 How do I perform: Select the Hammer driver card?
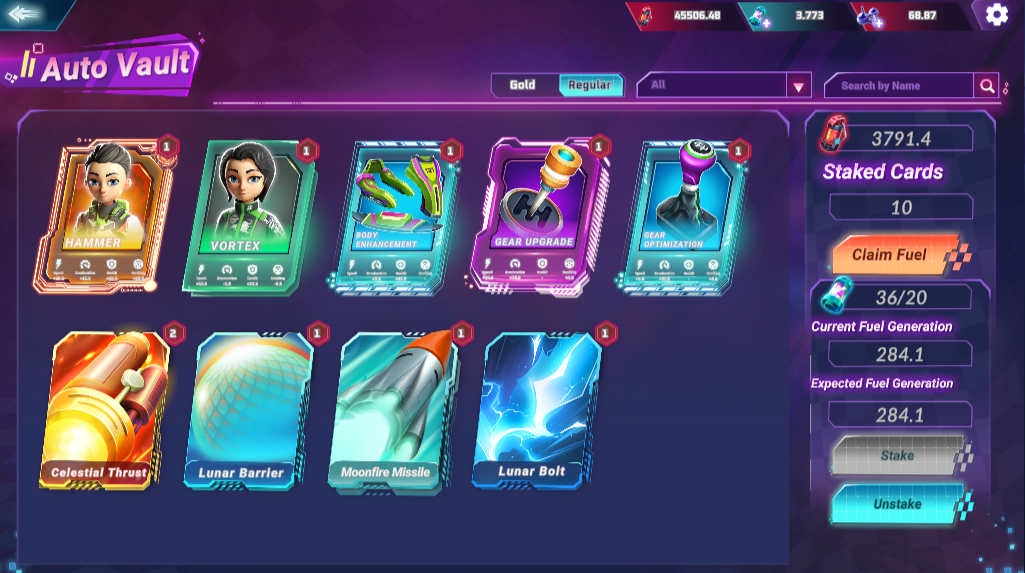click(x=104, y=215)
